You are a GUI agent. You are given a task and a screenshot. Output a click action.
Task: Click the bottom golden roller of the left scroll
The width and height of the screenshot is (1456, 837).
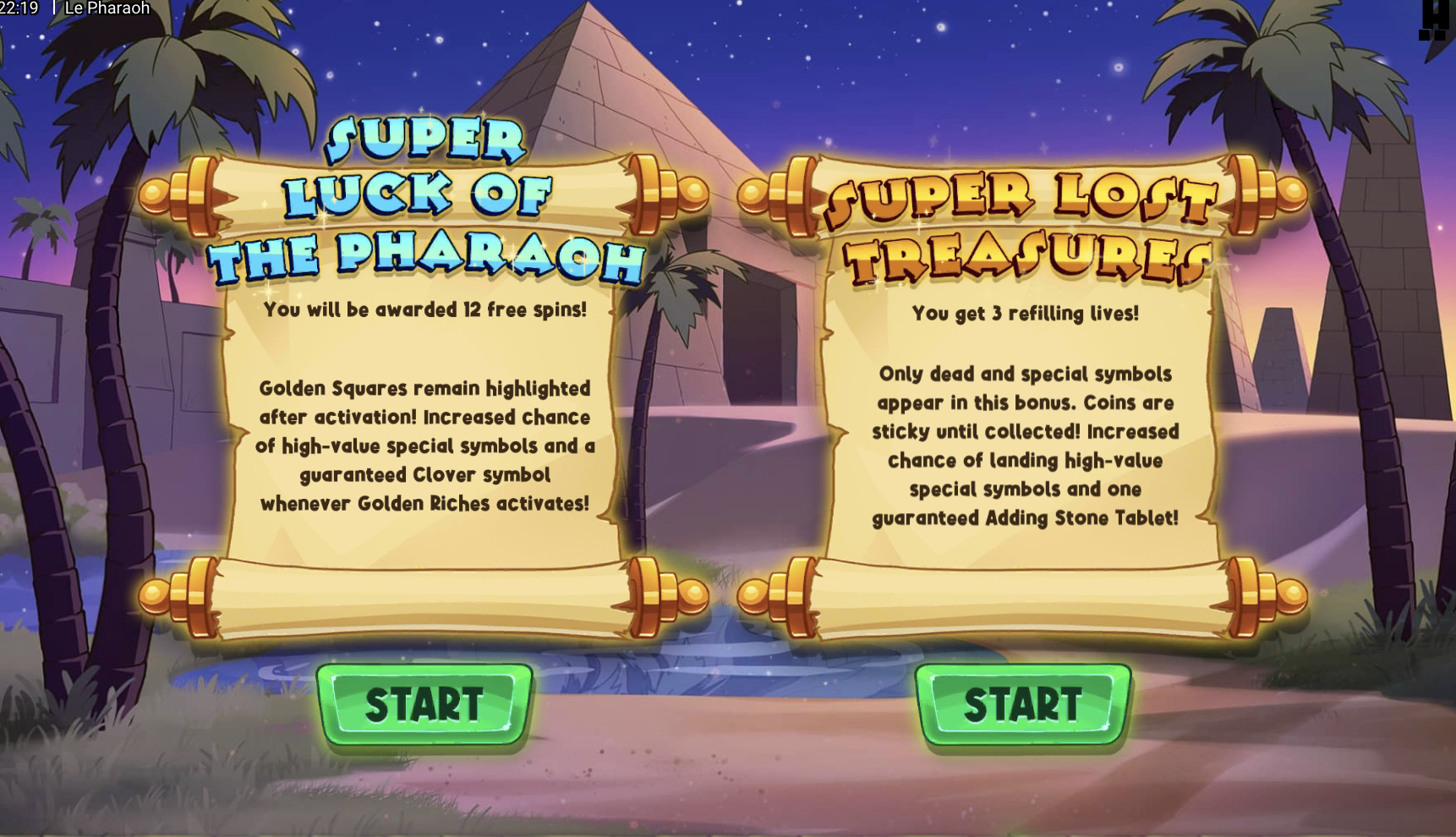(423, 592)
